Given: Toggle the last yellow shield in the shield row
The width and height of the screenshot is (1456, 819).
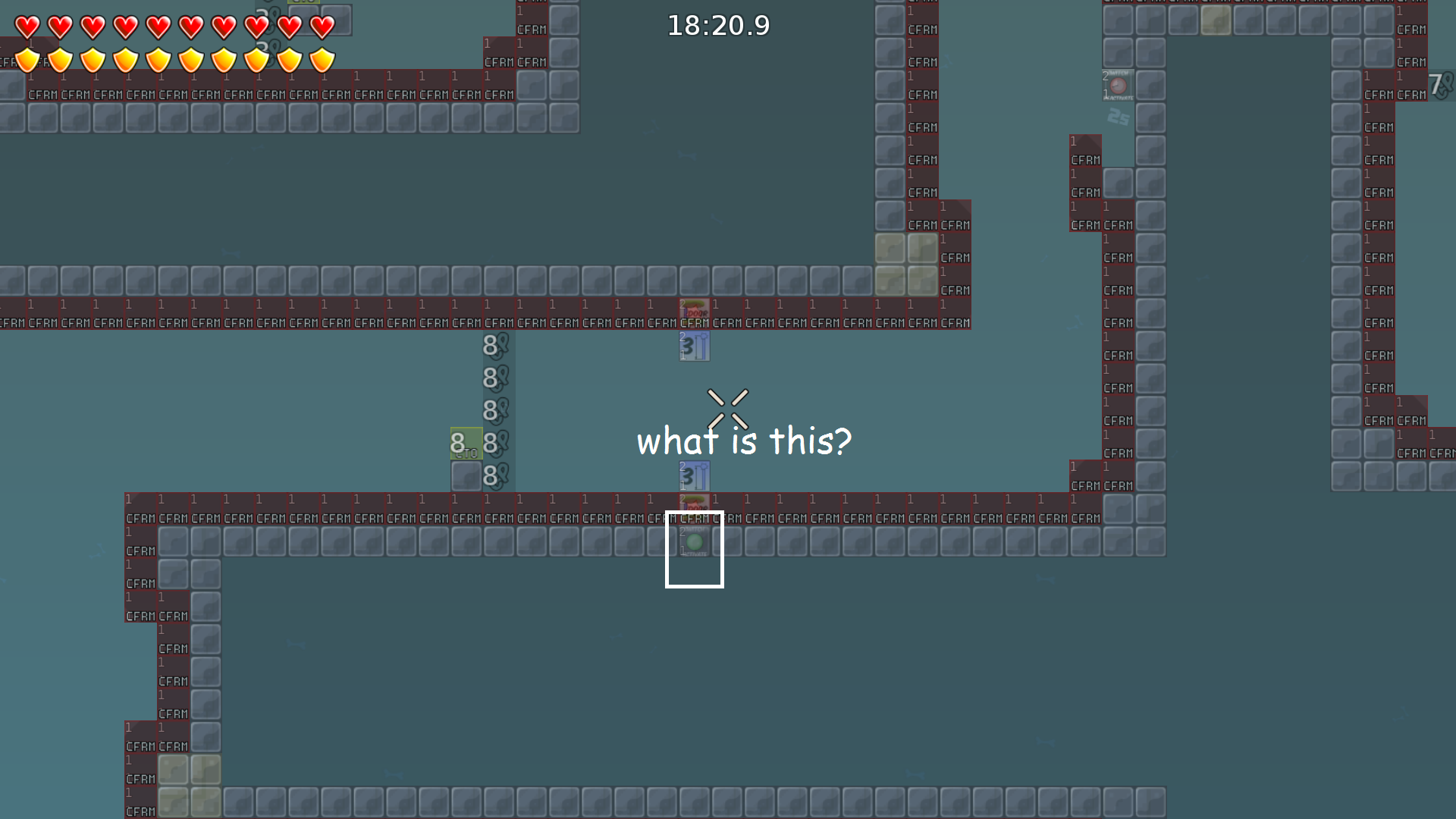Looking at the screenshot, I should click(322, 58).
